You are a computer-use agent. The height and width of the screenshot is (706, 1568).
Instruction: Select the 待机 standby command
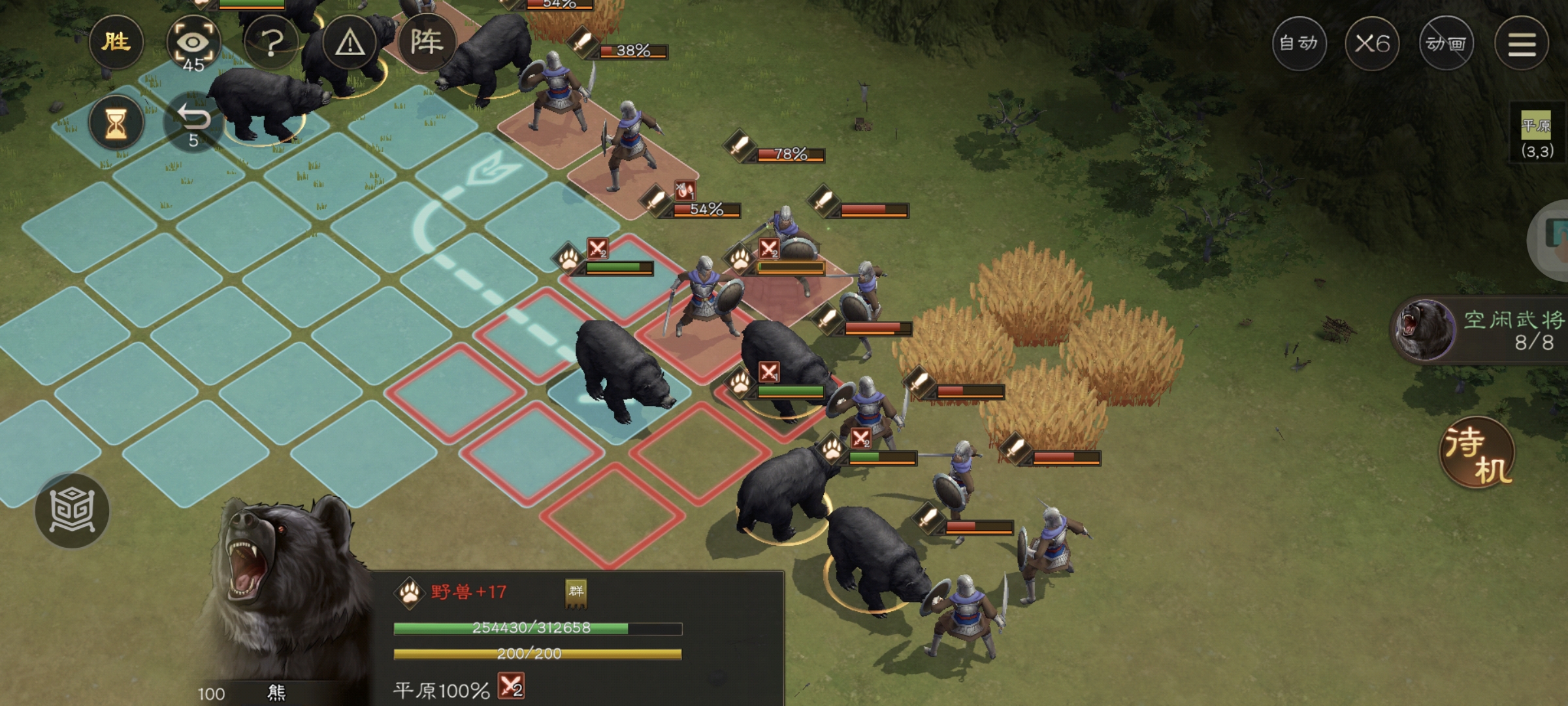pos(1477,452)
